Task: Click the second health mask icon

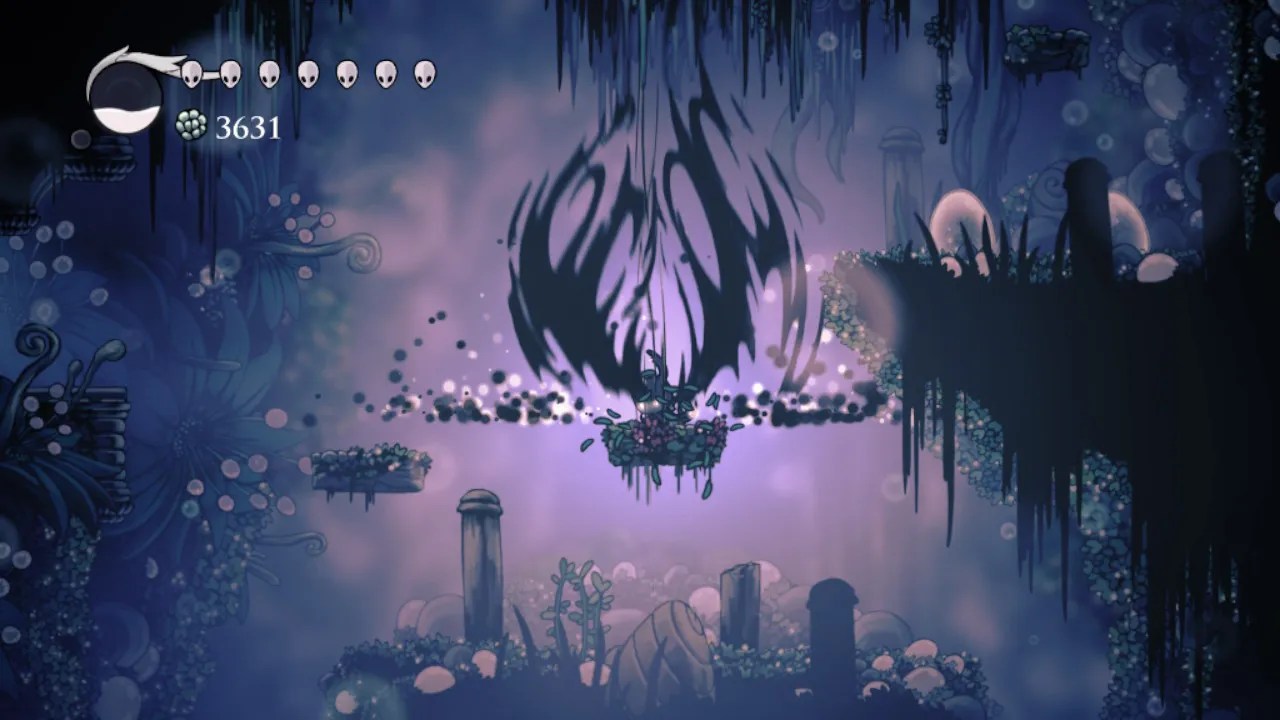Action: click(x=231, y=73)
